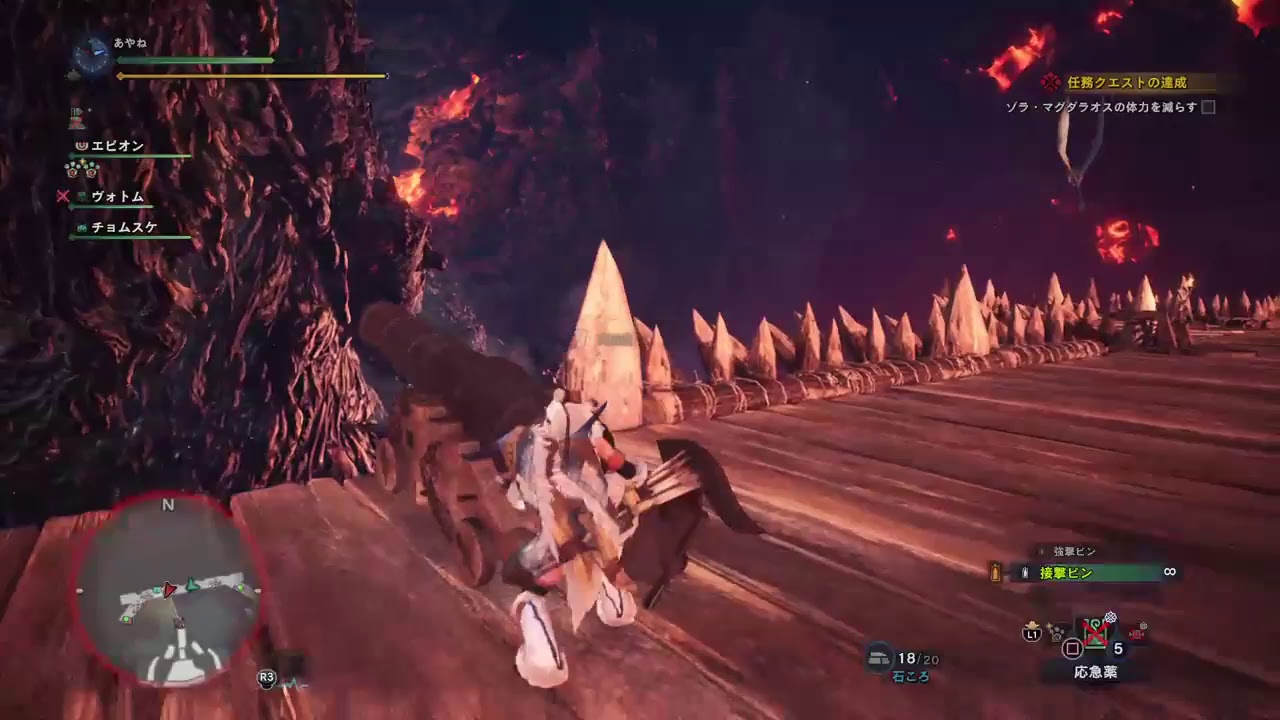Click あやね's yellow stamina bar
This screenshot has width=1280, height=720.
pyautogui.click(x=250, y=74)
